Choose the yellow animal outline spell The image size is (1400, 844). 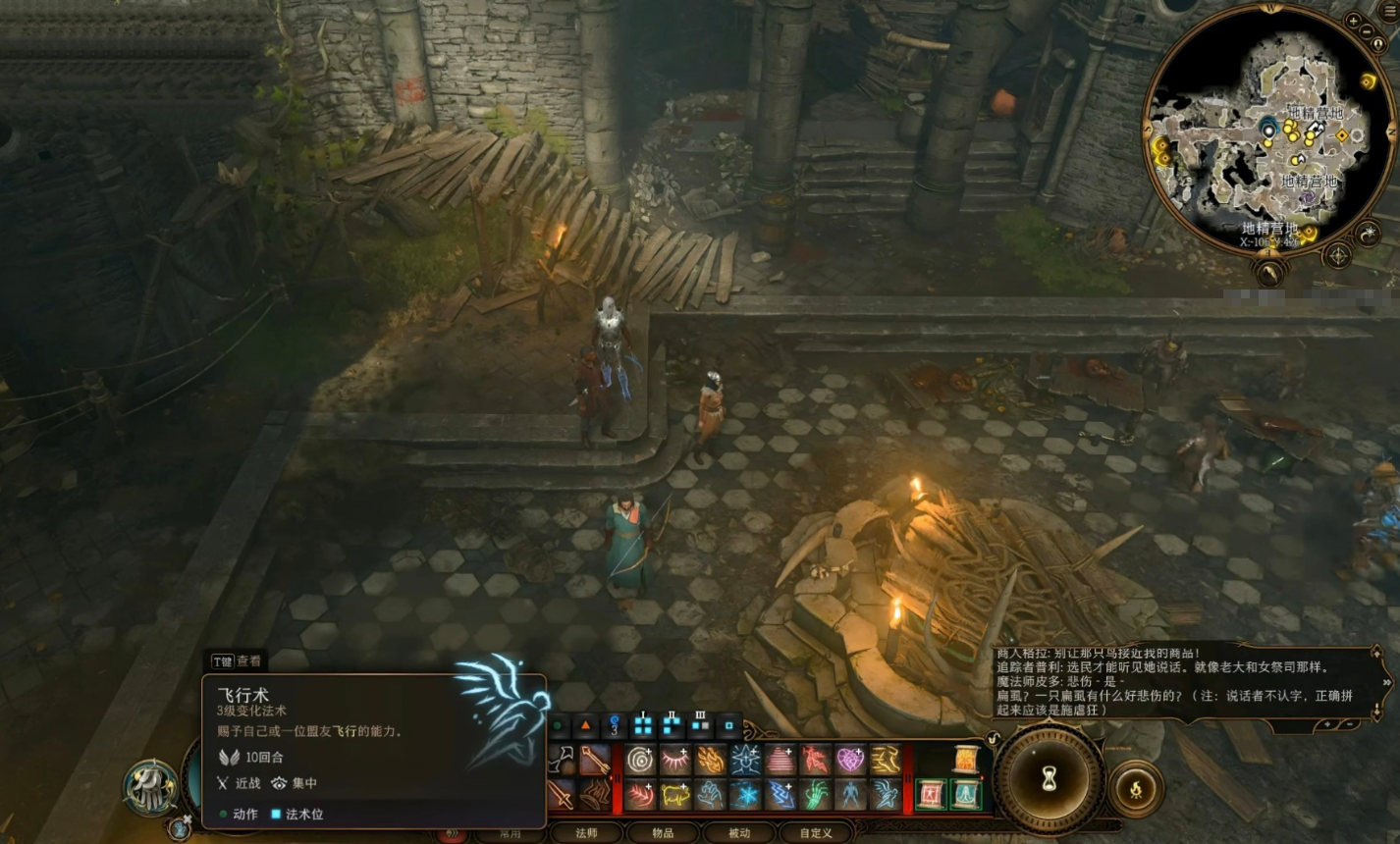tap(675, 794)
